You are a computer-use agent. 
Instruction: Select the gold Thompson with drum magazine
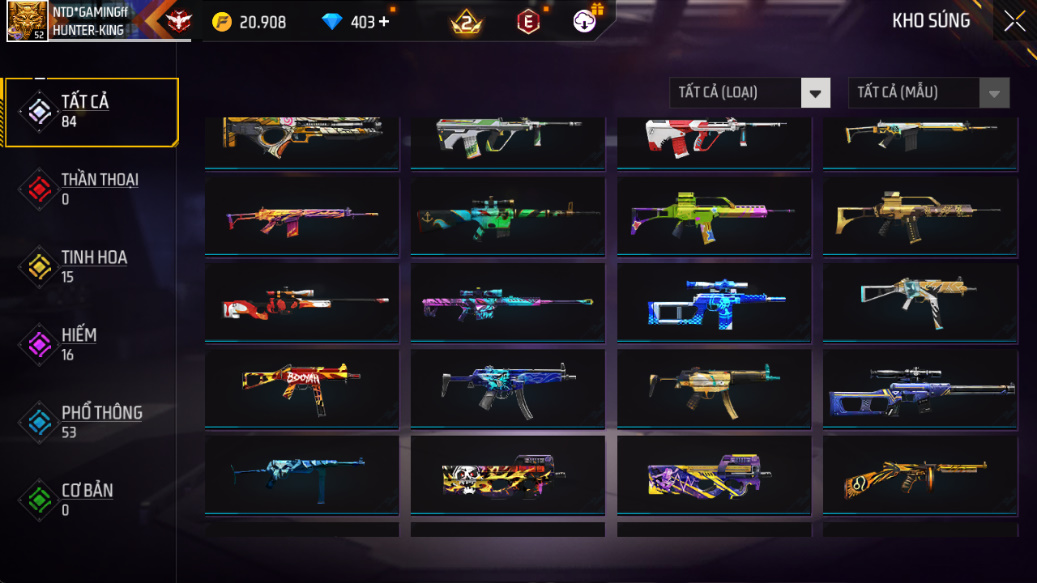click(x=920, y=474)
